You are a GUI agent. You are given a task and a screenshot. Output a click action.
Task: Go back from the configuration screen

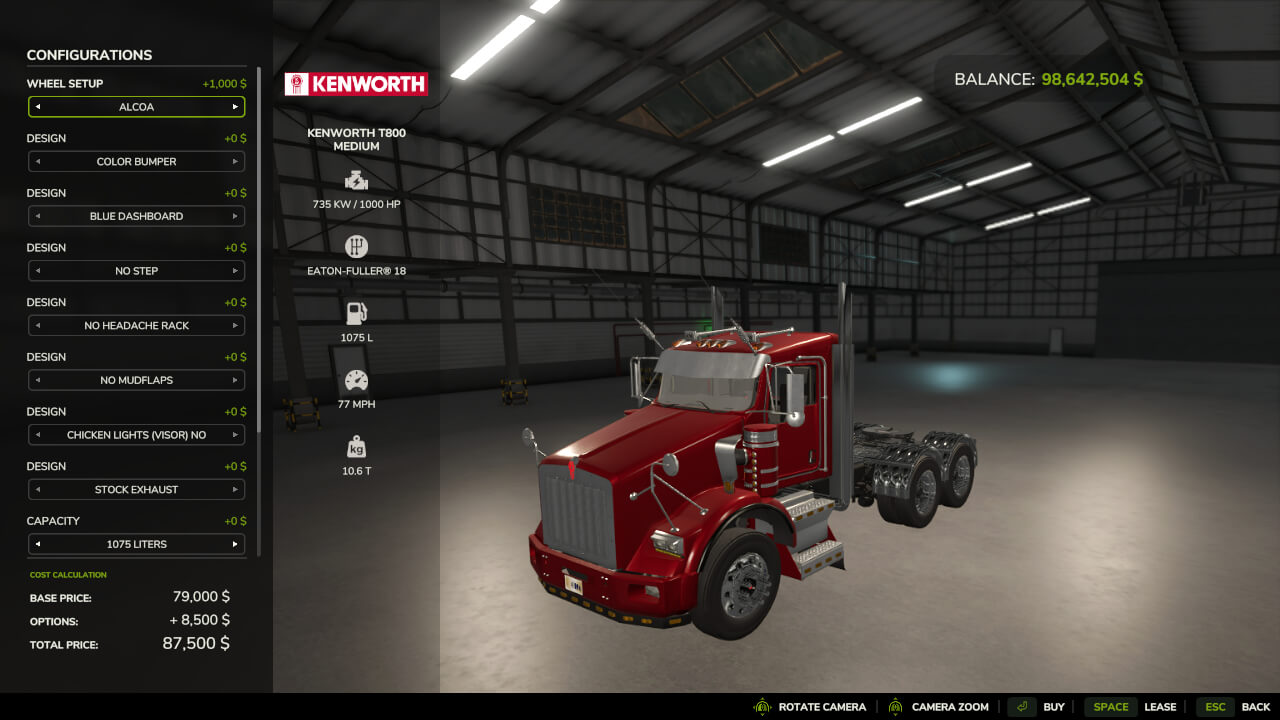tap(1234, 707)
